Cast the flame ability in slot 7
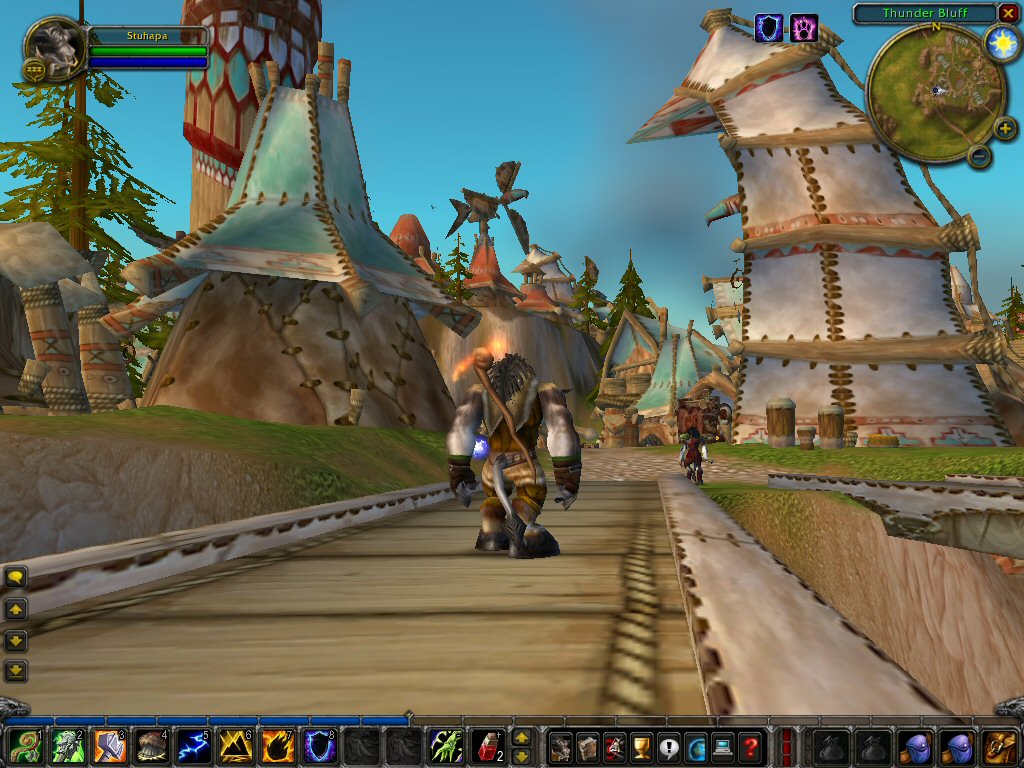 point(277,747)
